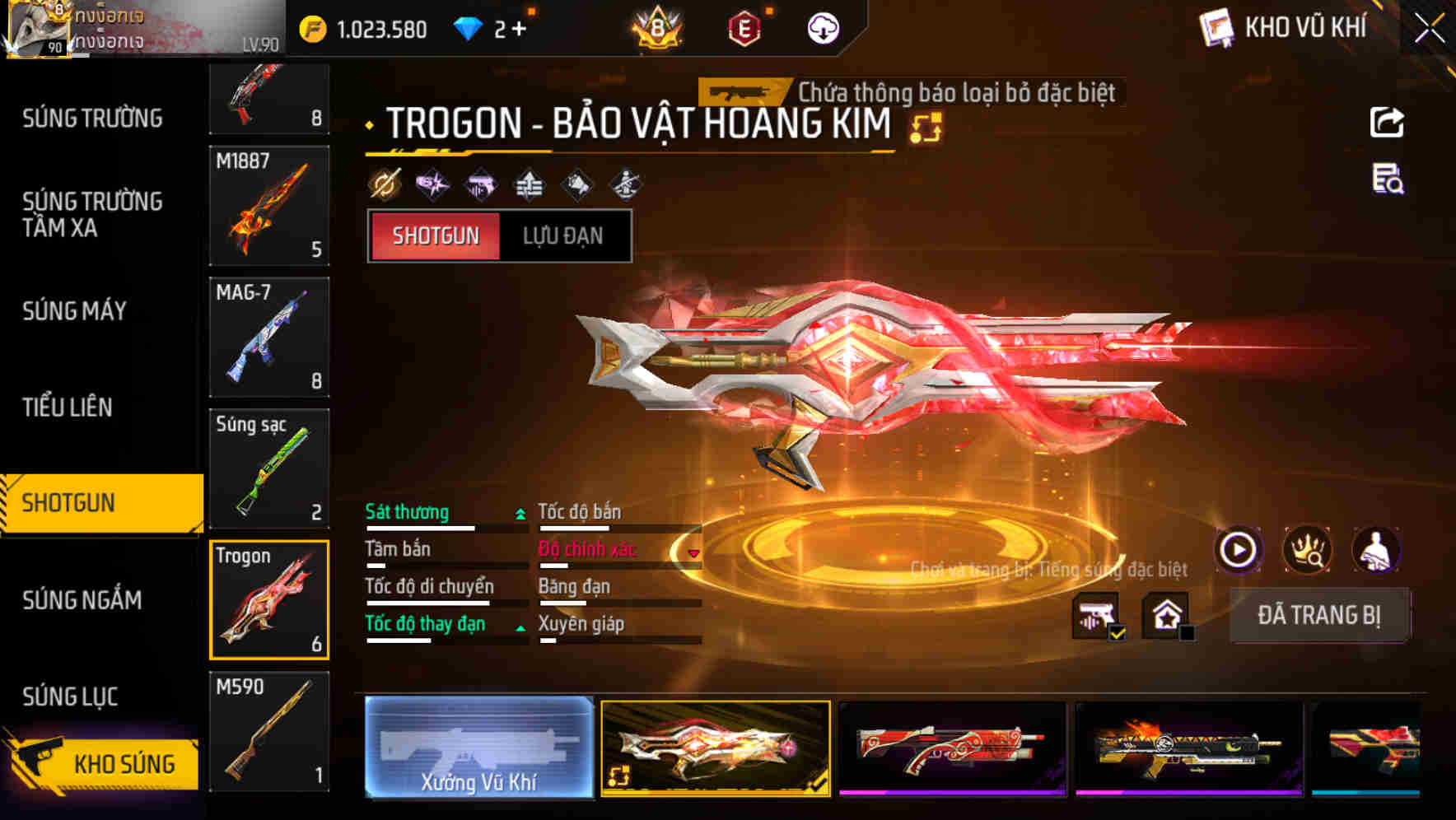Click the cloud download icon in top bar
Viewport: 1456px width, 820px height.
(x=823, y=27)
